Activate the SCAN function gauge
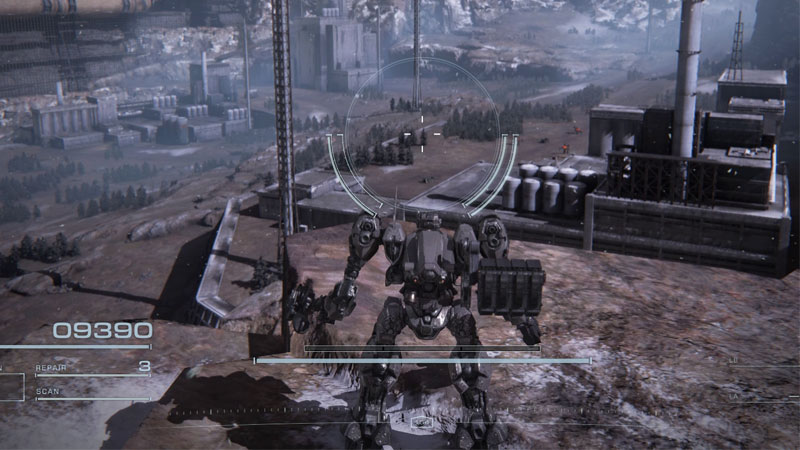 [90, 393]
